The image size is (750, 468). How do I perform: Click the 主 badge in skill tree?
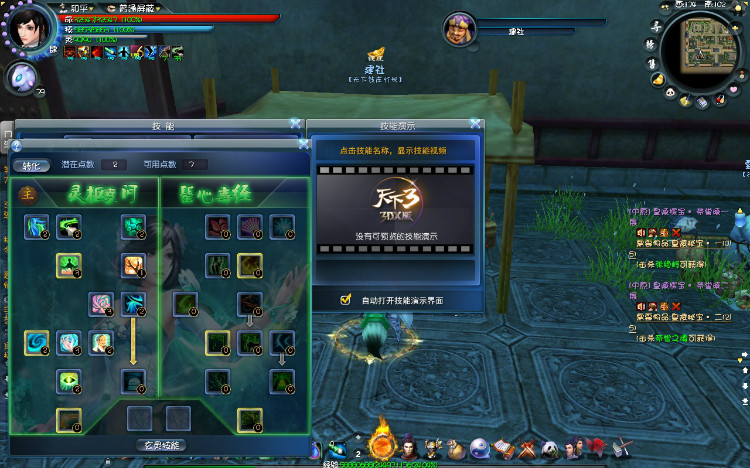28,193
